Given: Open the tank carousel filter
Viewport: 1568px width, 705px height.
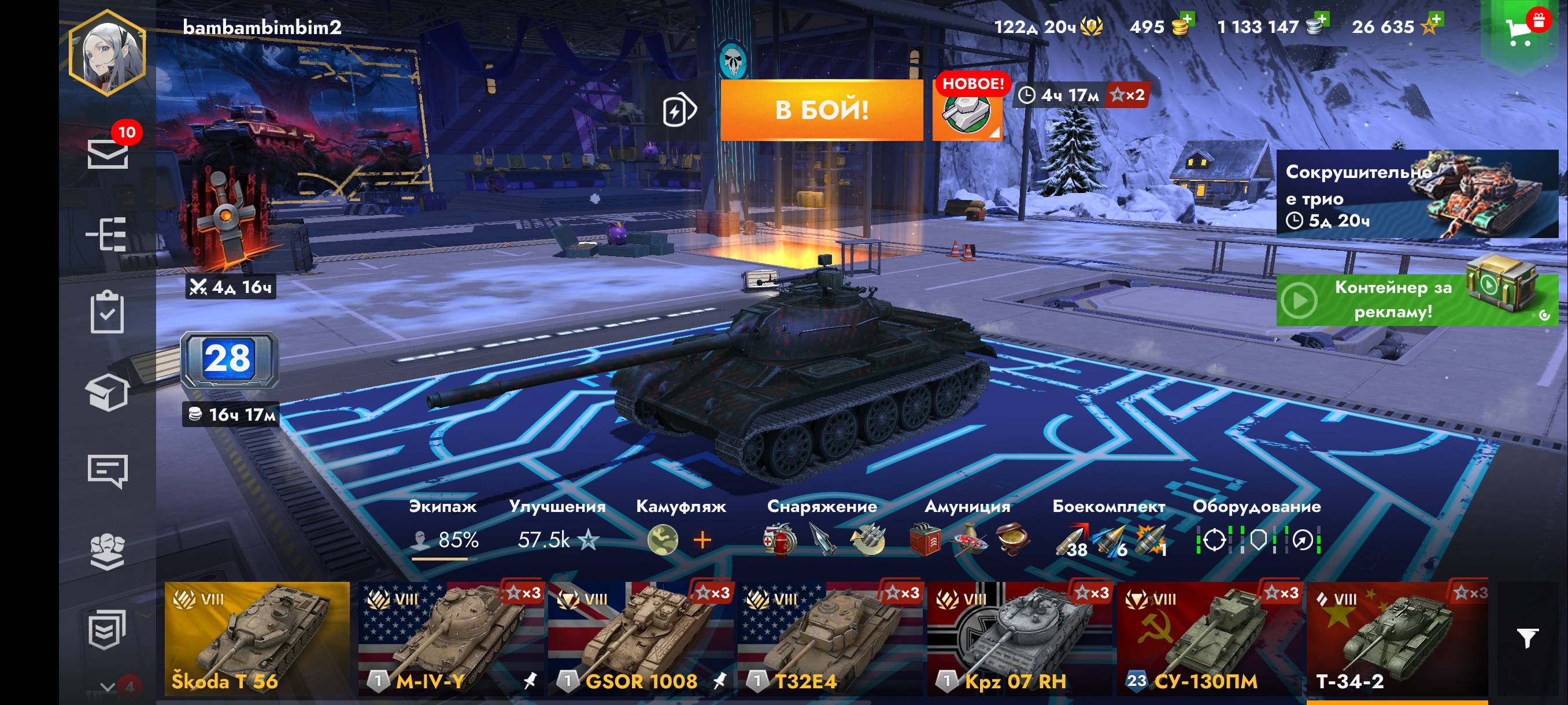Looking at the screenshot, I should pyautogui.click(x=1527, y=637).
